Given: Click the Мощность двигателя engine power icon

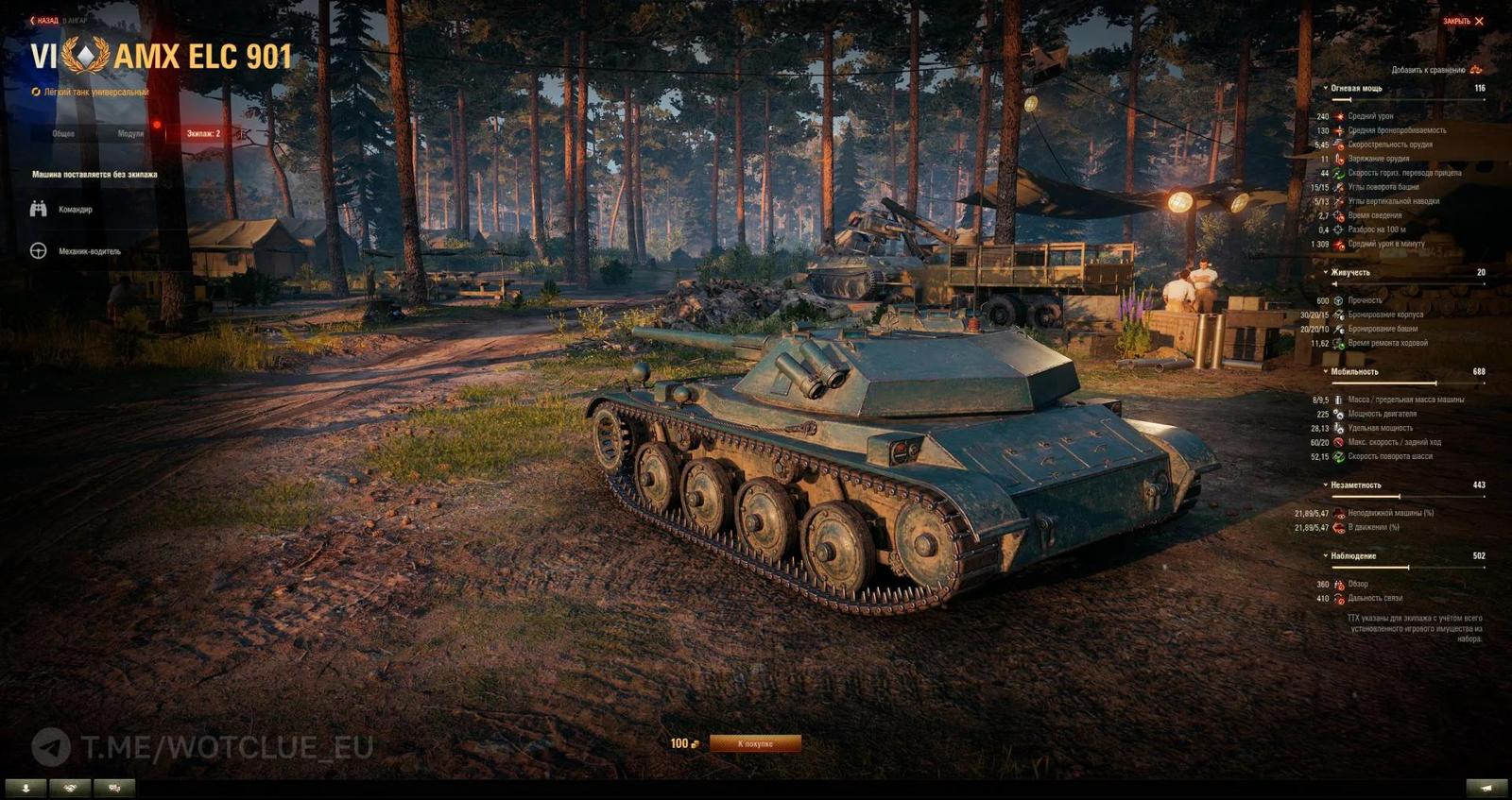Looking at the screenshot, I should coord(1339,413).
